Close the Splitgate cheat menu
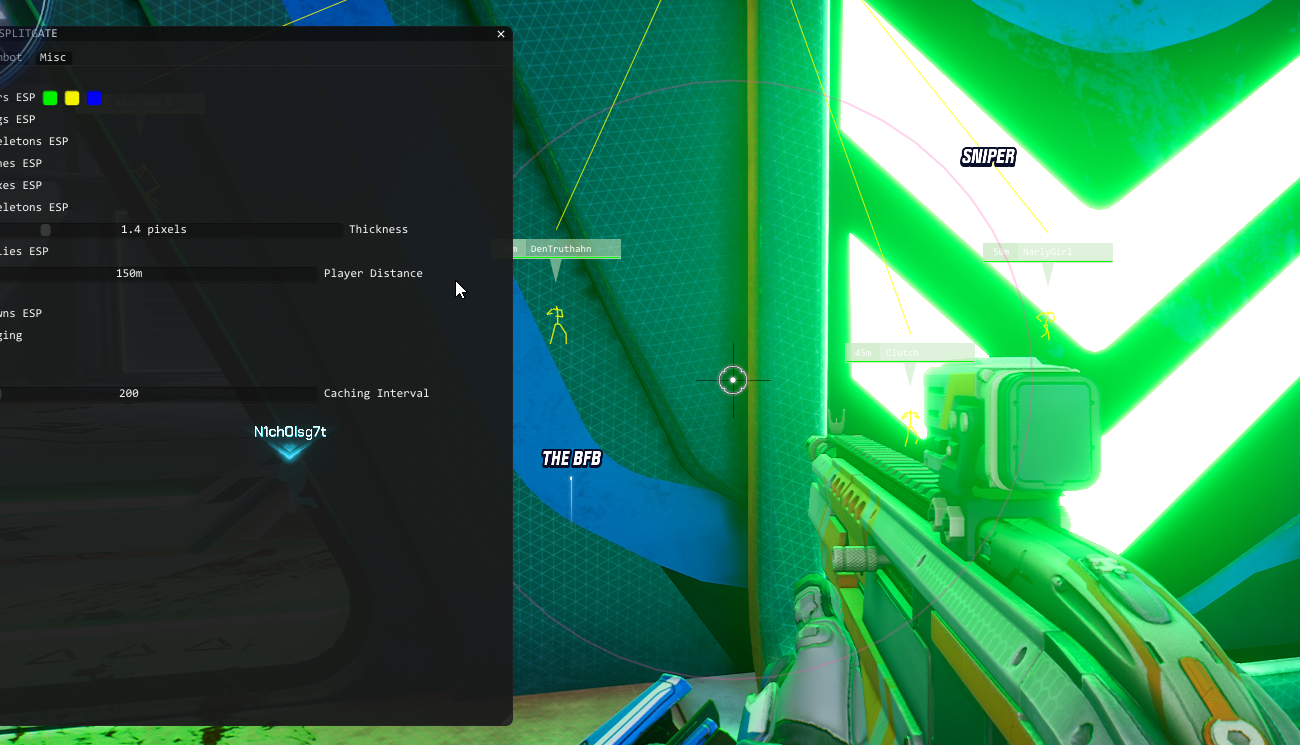 click(500, 33)
